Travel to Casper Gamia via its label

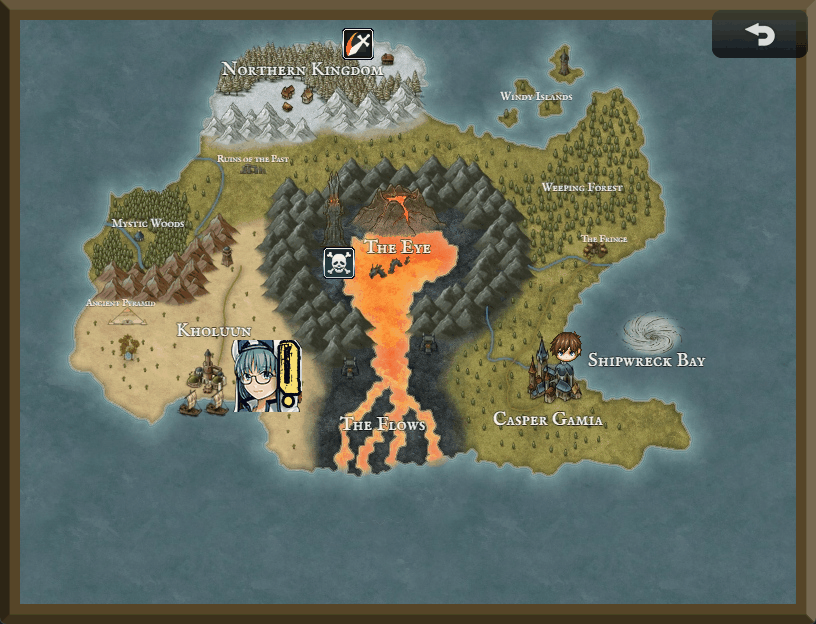click(548, 420)
